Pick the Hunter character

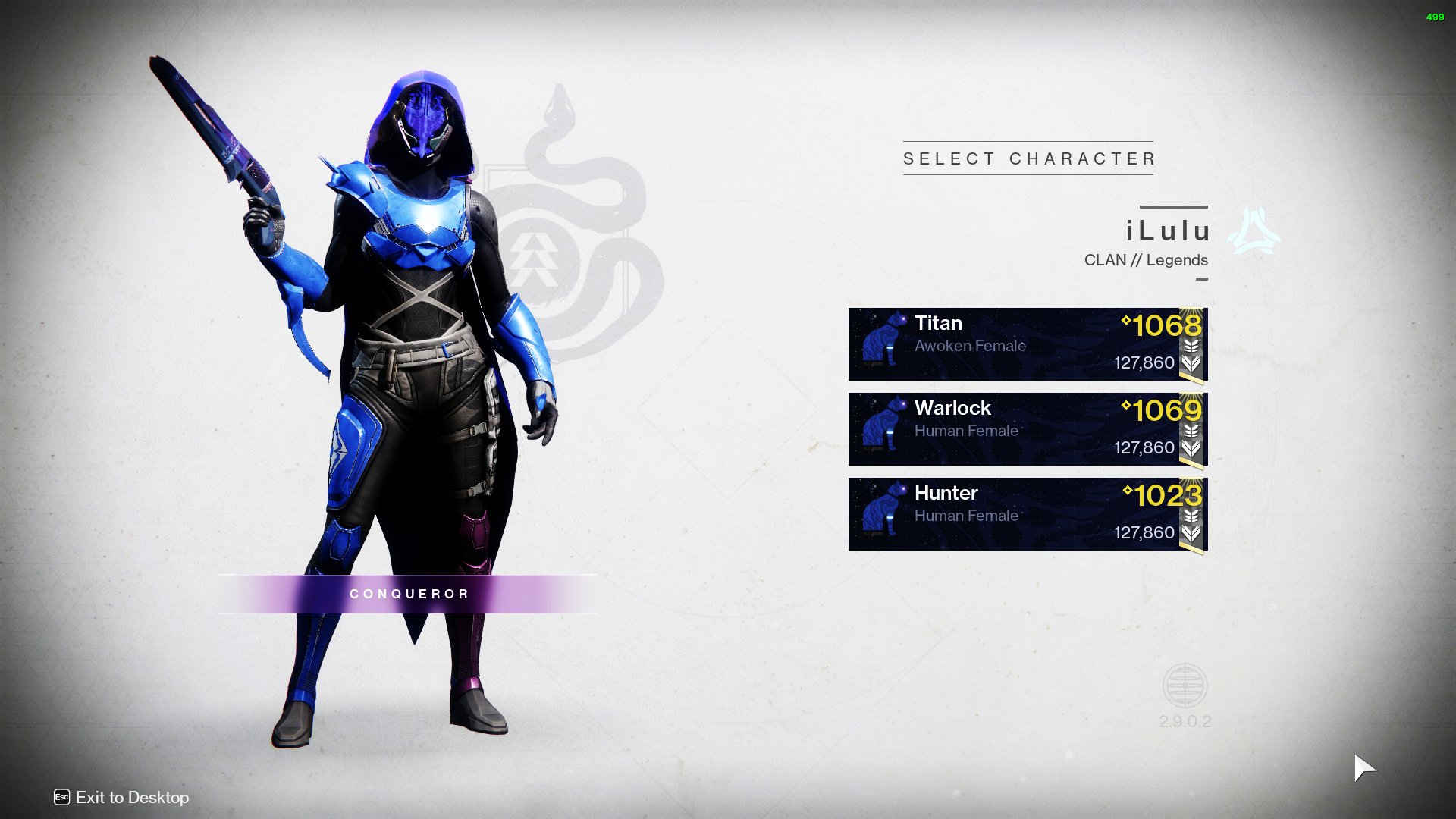point(1025,513)
